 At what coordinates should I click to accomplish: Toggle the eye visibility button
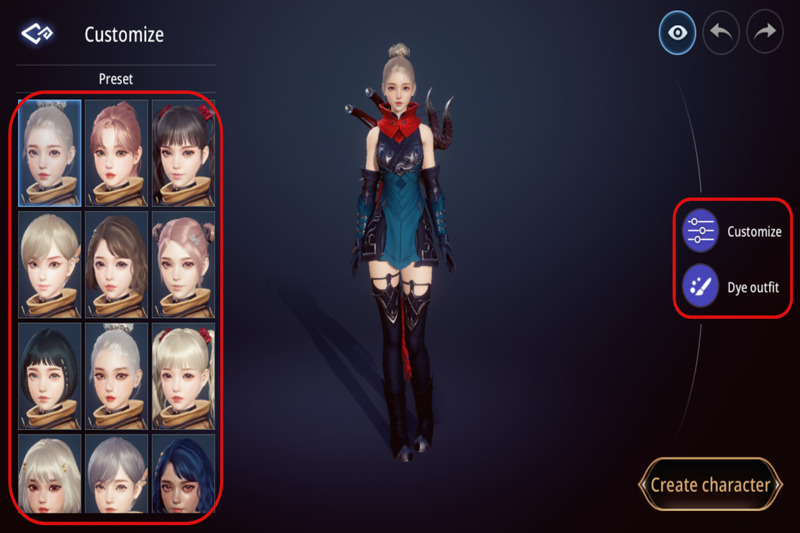678,33
